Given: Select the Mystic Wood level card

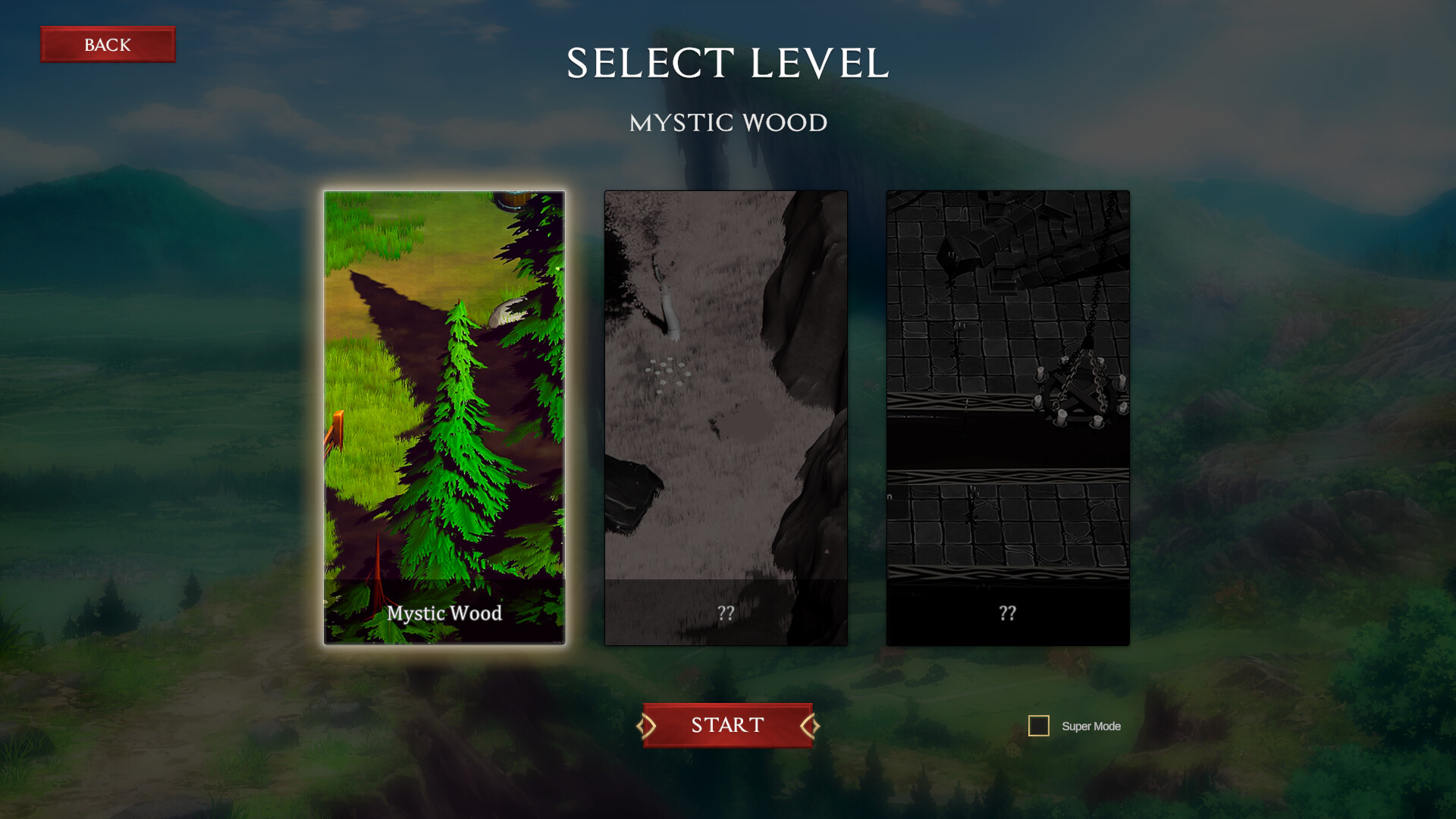Looking at the screenshot, I should pyautogui.click(x=444, y=417).
